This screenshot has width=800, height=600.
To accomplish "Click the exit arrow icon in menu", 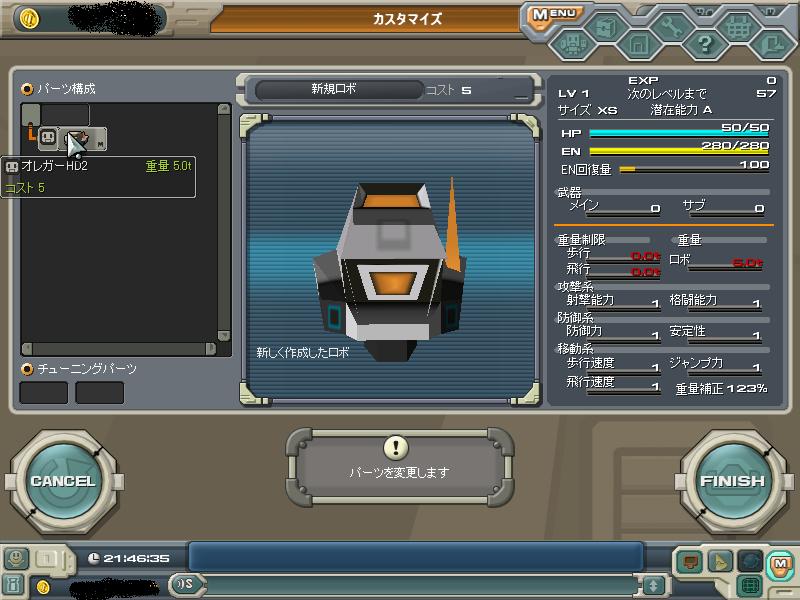I will [x=771, y=43].
